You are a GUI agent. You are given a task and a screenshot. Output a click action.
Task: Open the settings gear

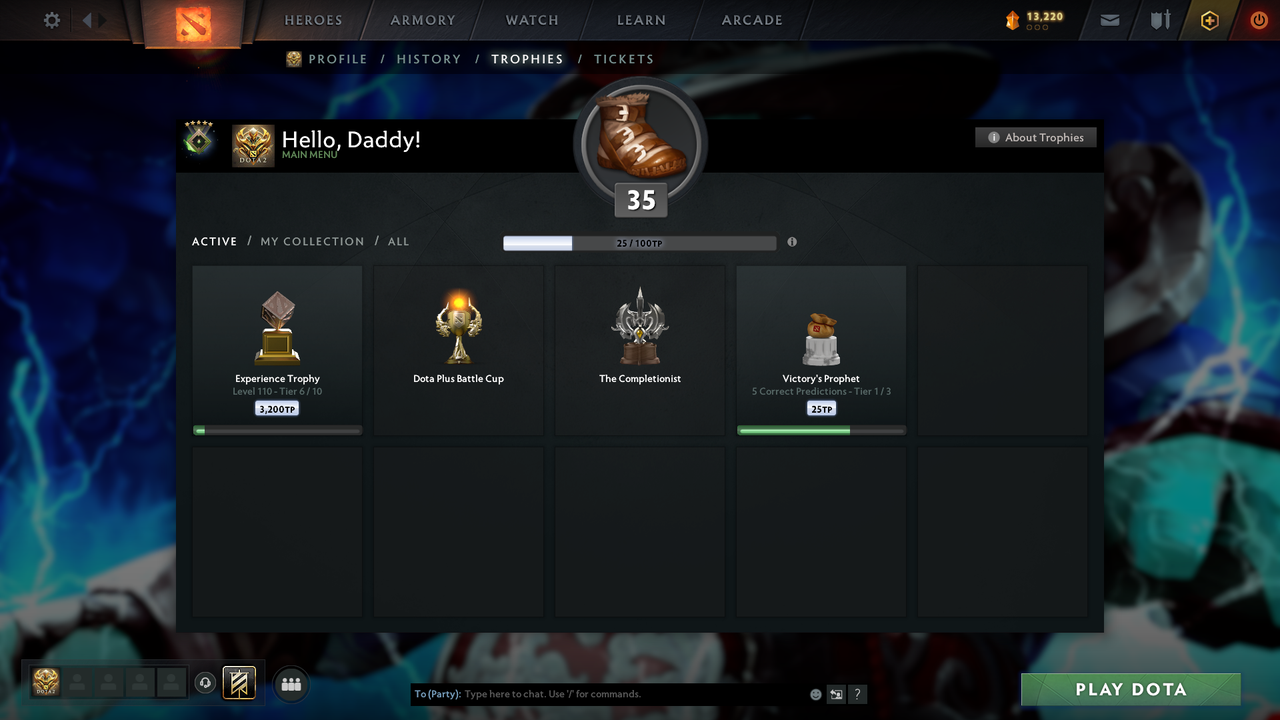[51, 19]
